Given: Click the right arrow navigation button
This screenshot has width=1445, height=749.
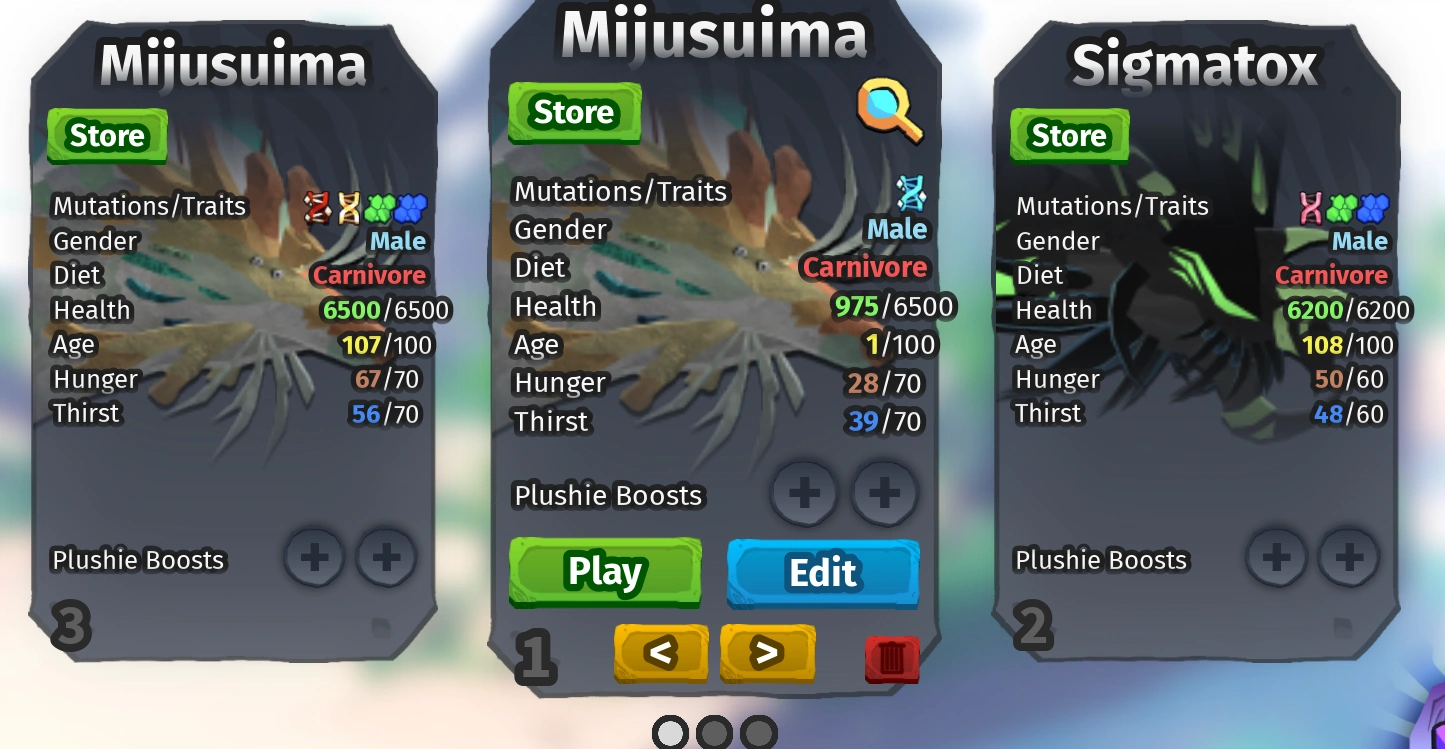Looking at the screenshot, I should [x=767, y=654].
